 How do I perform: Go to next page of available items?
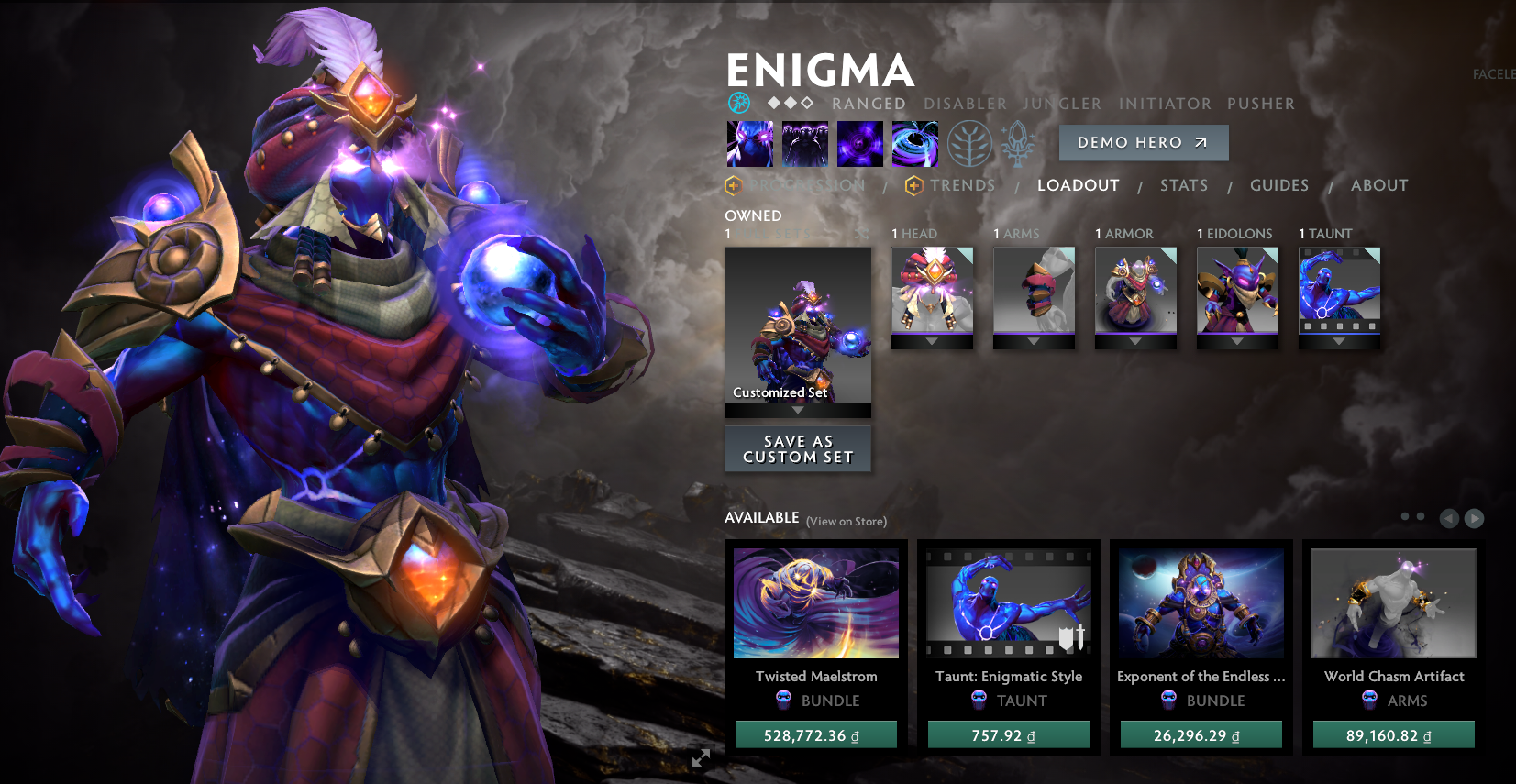[1474, 519]
